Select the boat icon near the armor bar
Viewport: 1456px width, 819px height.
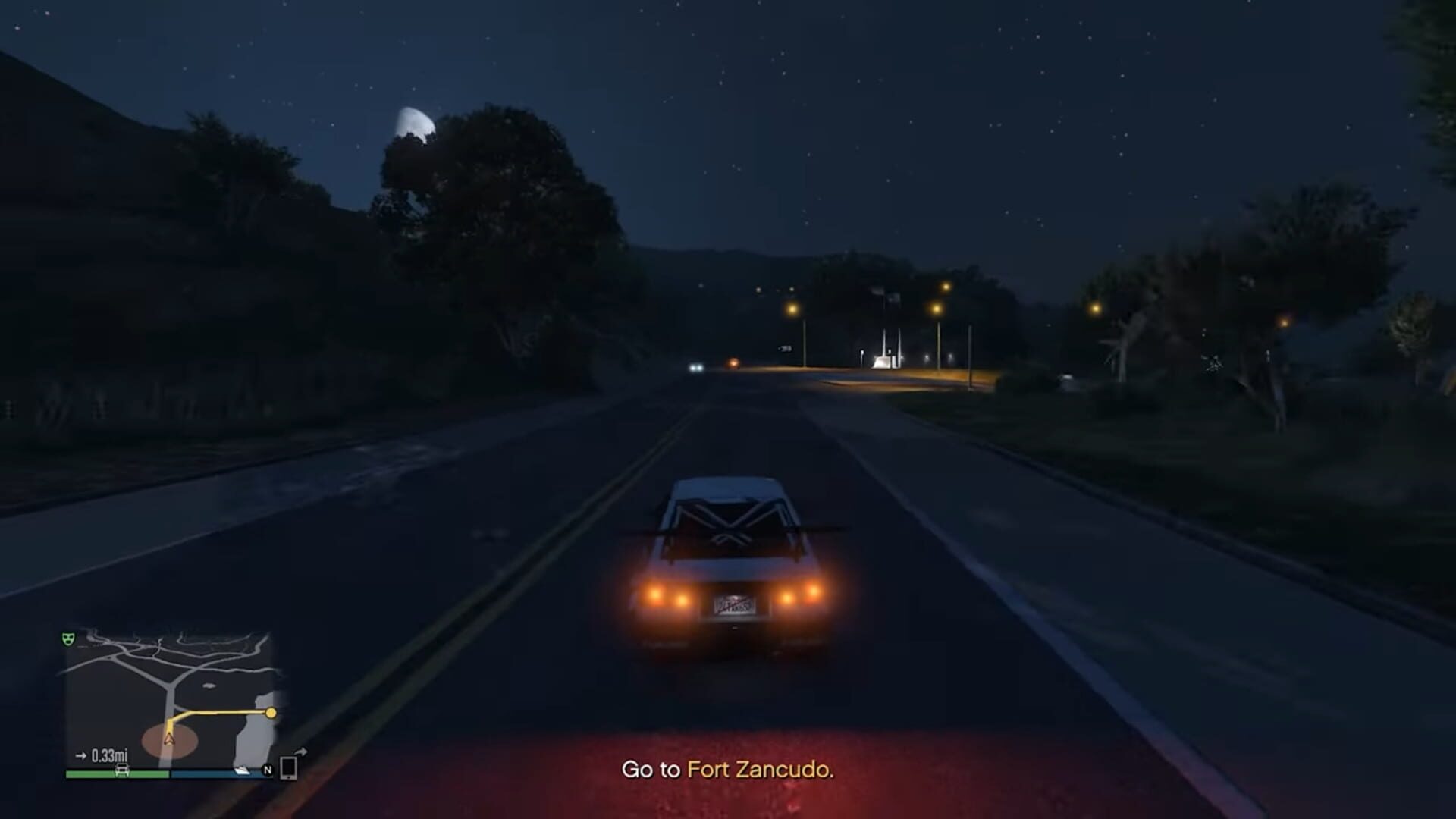tap(243, 770)
